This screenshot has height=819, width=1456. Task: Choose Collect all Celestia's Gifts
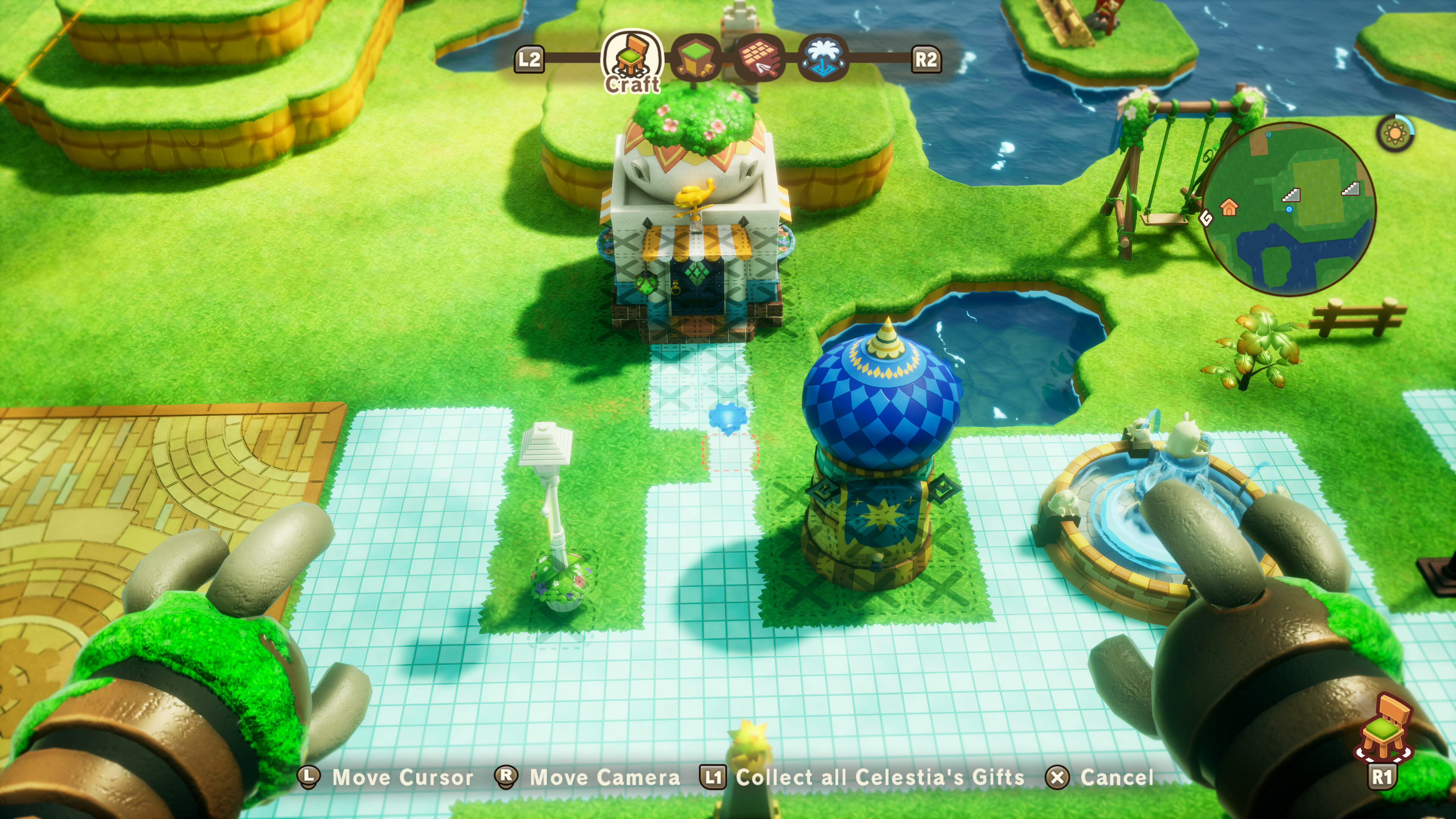point(880,778)
